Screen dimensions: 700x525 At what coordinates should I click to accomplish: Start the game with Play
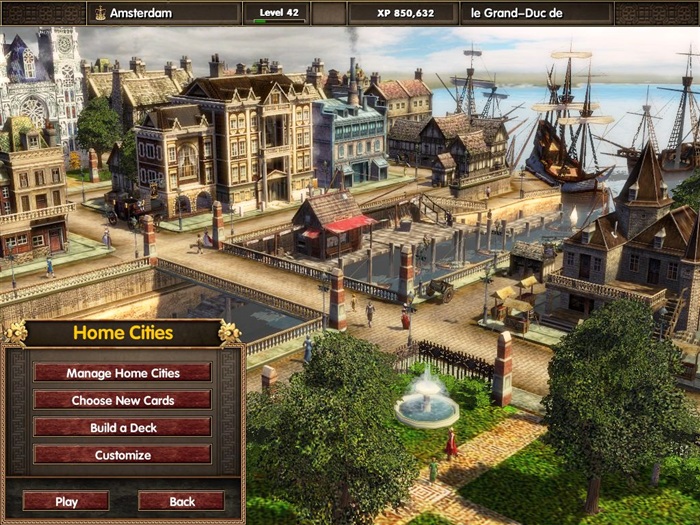point(66,501)
